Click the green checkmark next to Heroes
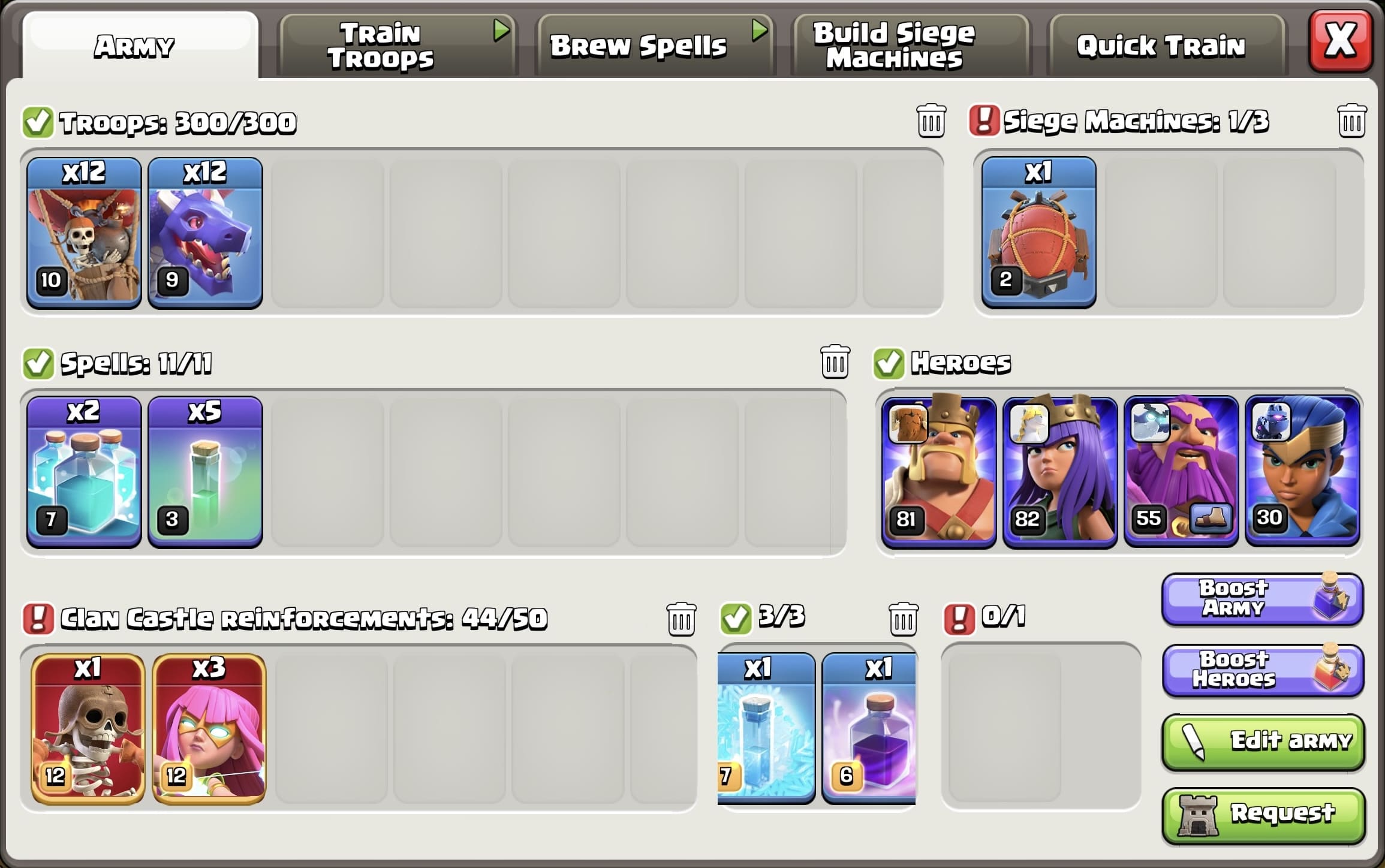 889,362
